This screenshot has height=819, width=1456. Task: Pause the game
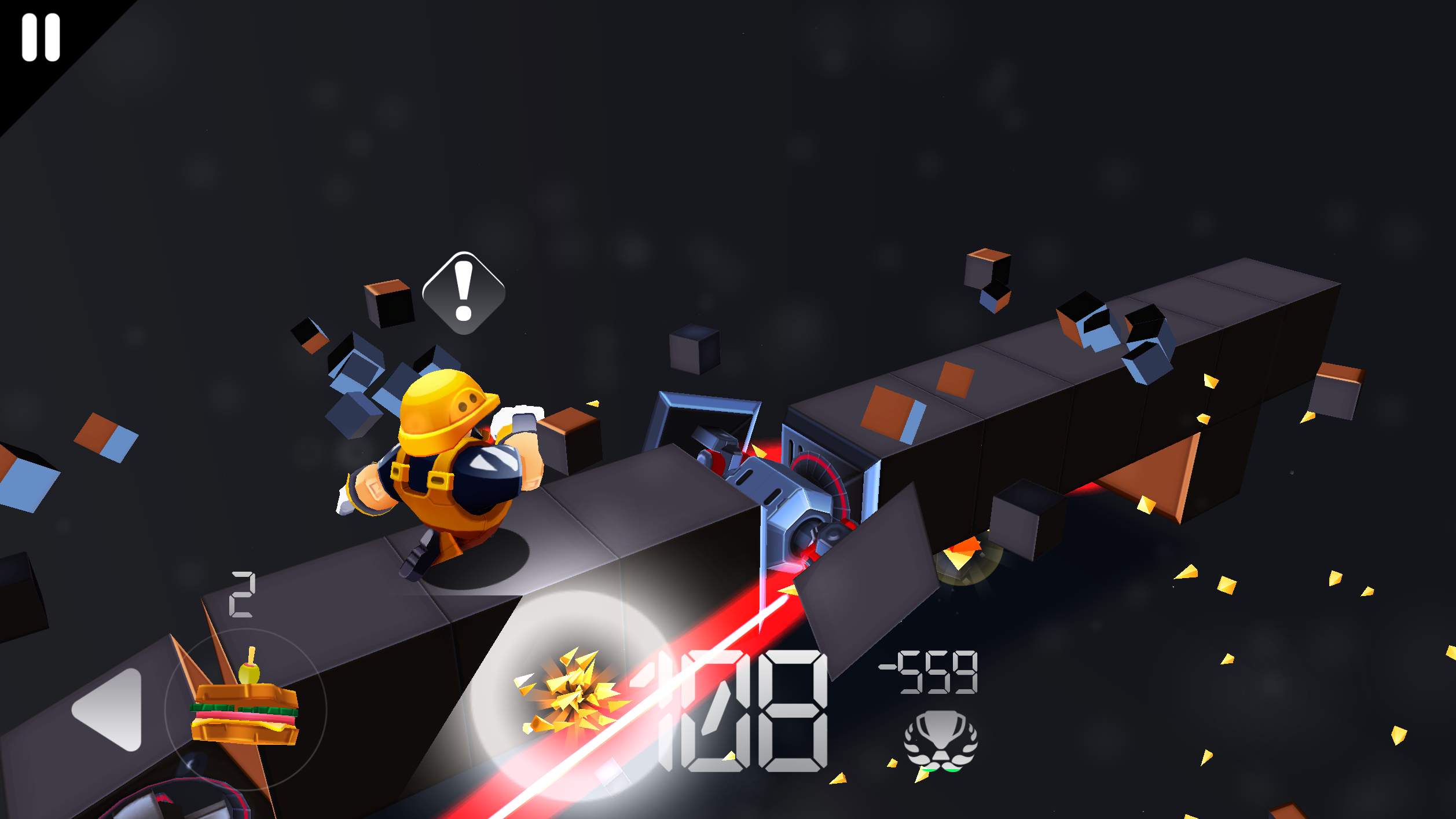coord(41,38)
